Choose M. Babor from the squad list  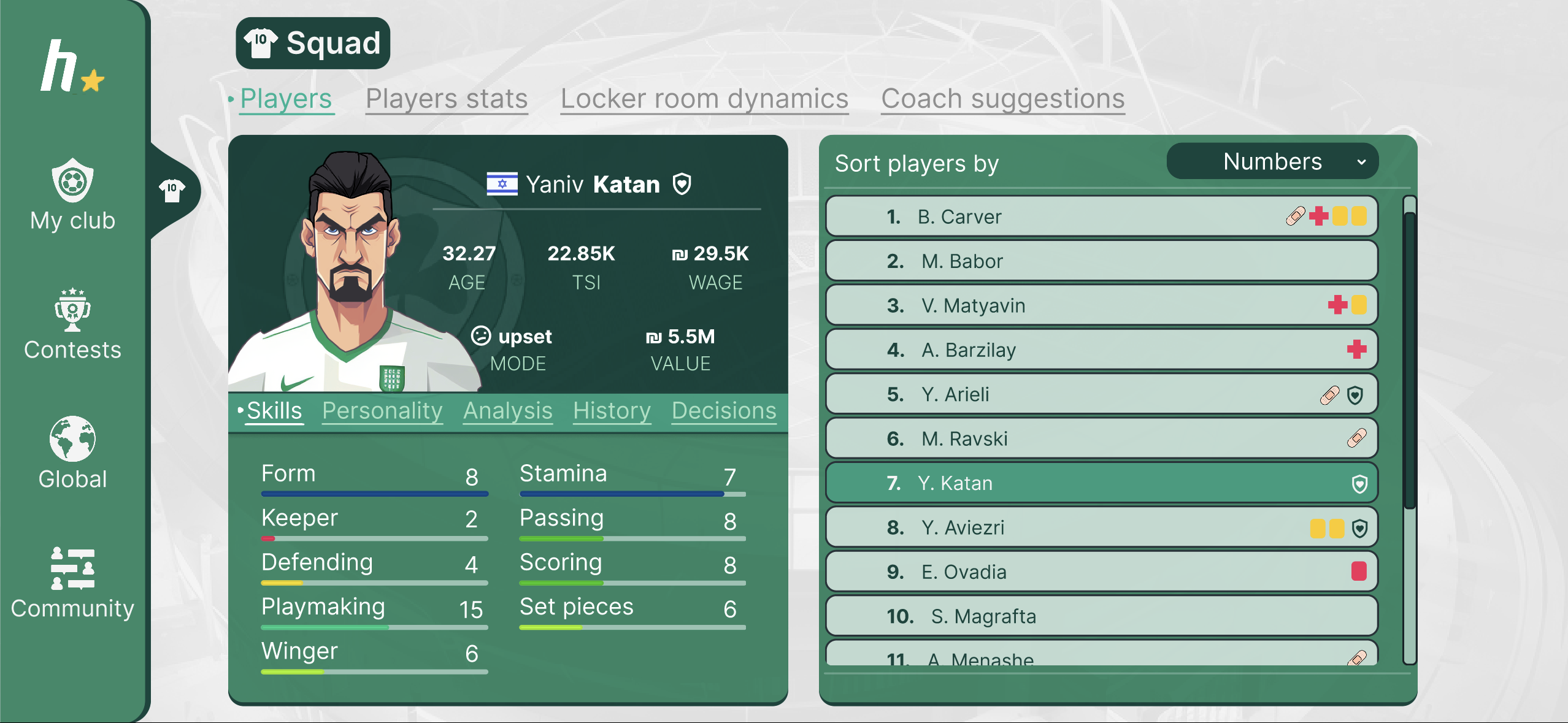point(1101,261)
